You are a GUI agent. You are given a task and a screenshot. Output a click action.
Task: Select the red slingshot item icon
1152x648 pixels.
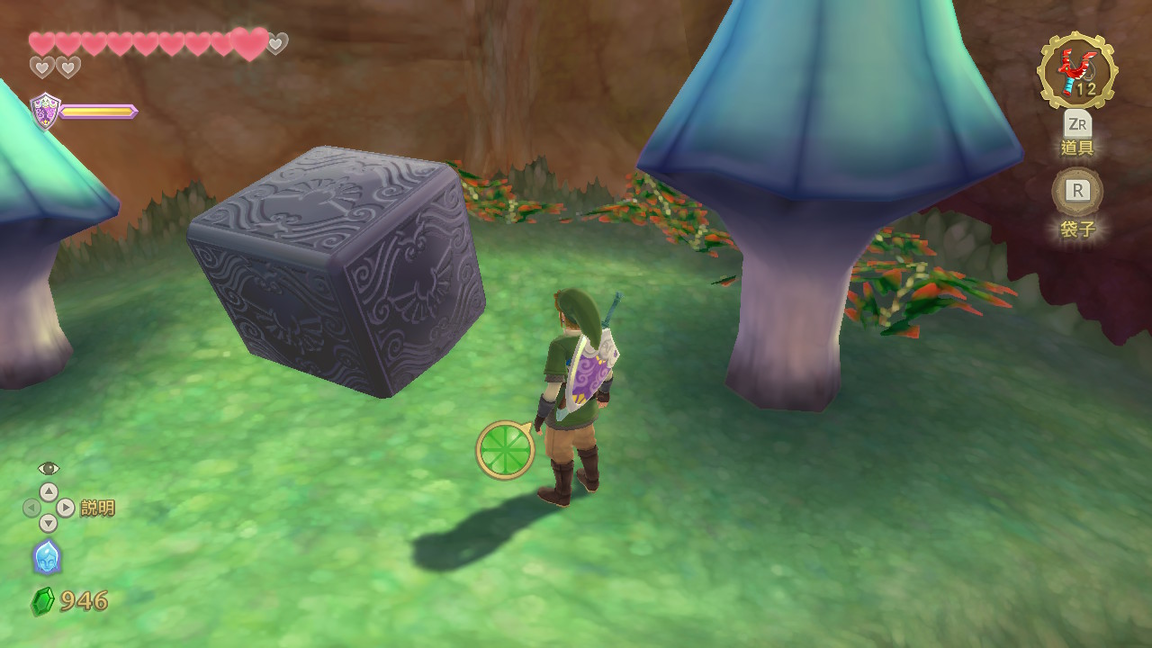[x=1077, y=70]
